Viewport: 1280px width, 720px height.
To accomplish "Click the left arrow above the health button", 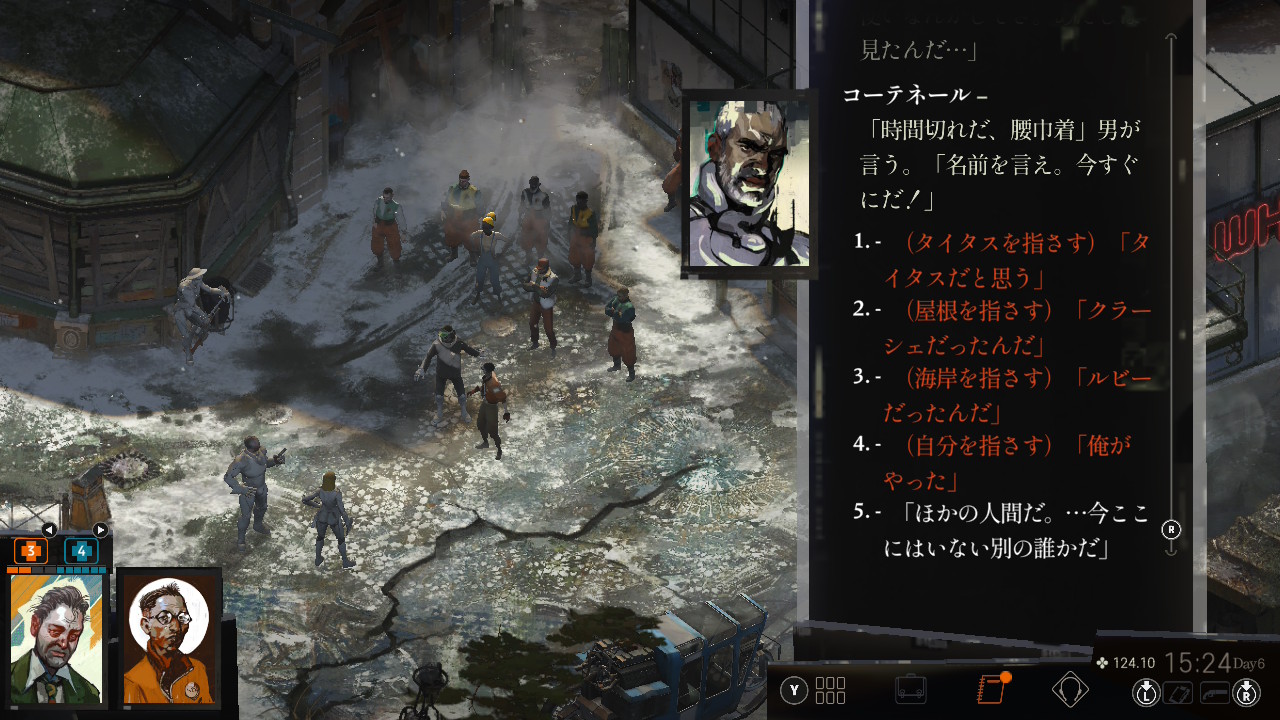I will coord(48,530).
